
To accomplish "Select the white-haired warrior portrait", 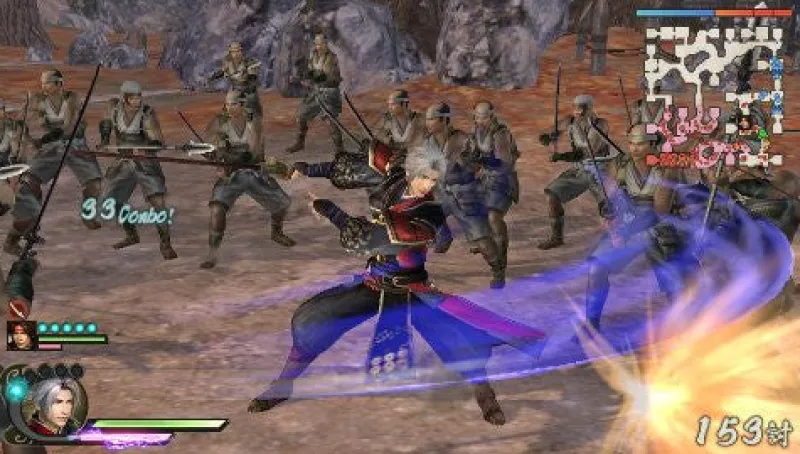I will point(53,406).
